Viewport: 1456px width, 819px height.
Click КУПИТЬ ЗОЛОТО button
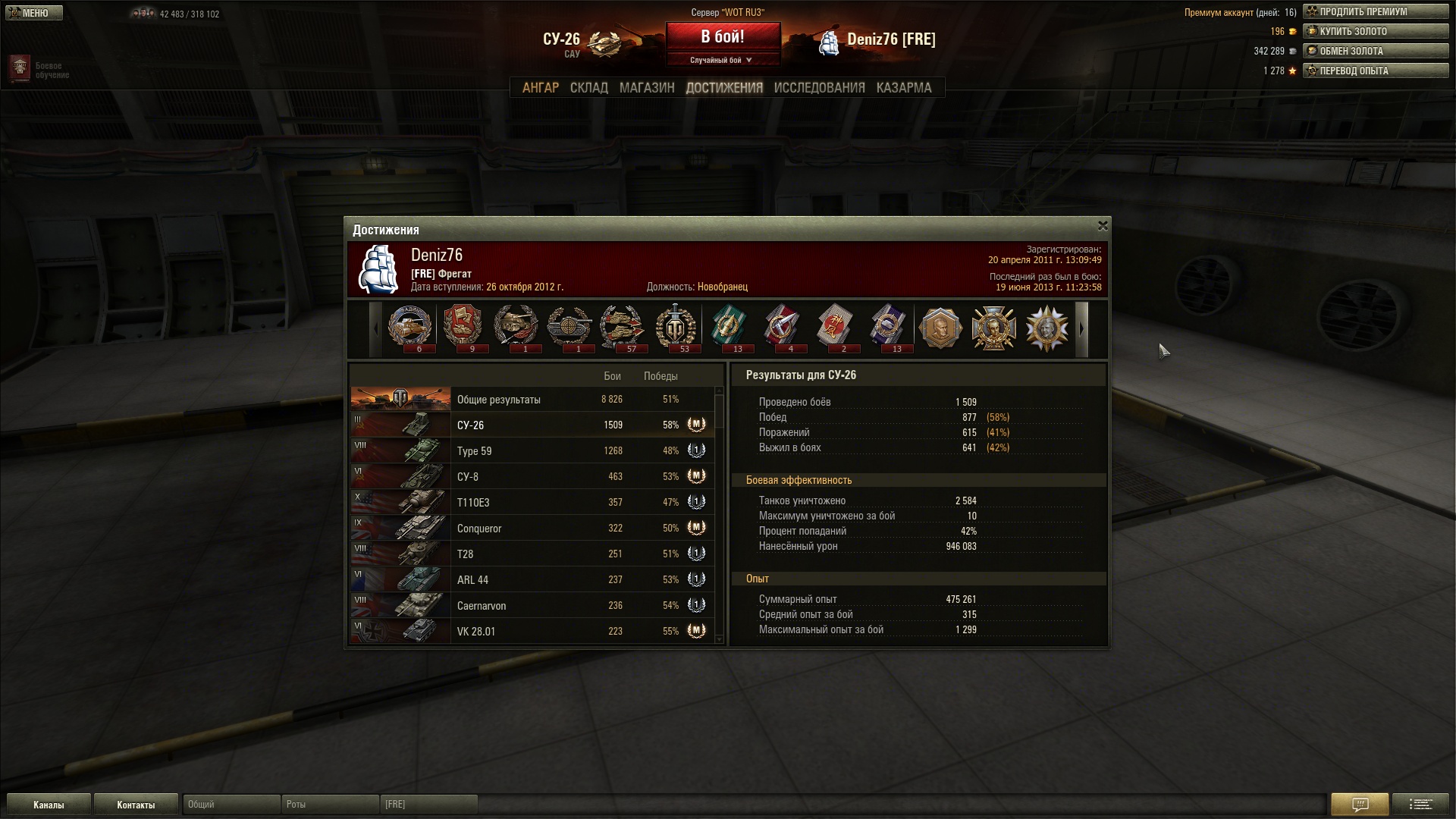tap(1375, 32)
